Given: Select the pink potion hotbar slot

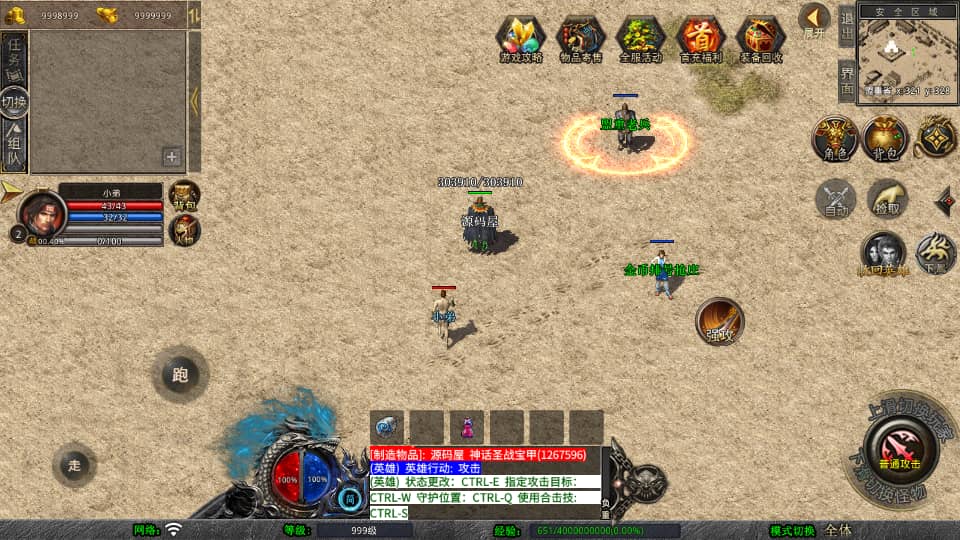Looking at the screenshot, I should (466, 427).
